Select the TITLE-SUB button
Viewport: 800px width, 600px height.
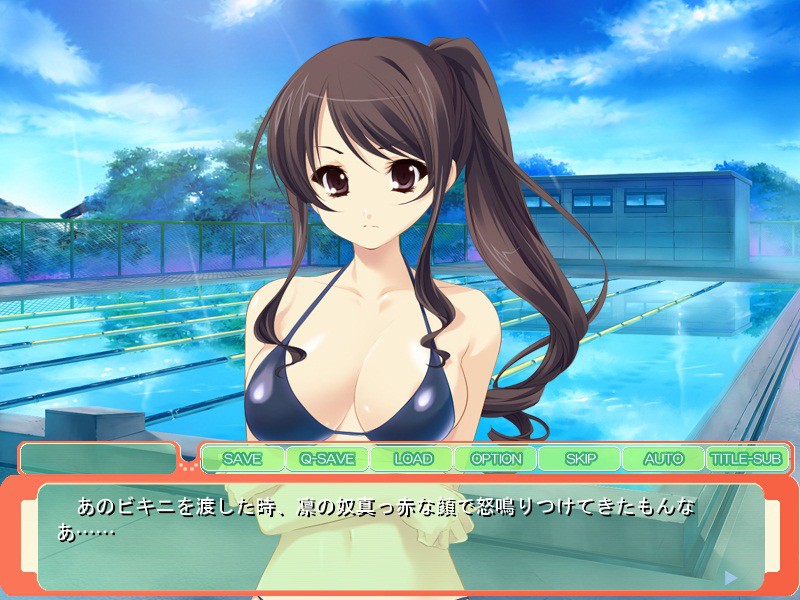tap(747, 459)
